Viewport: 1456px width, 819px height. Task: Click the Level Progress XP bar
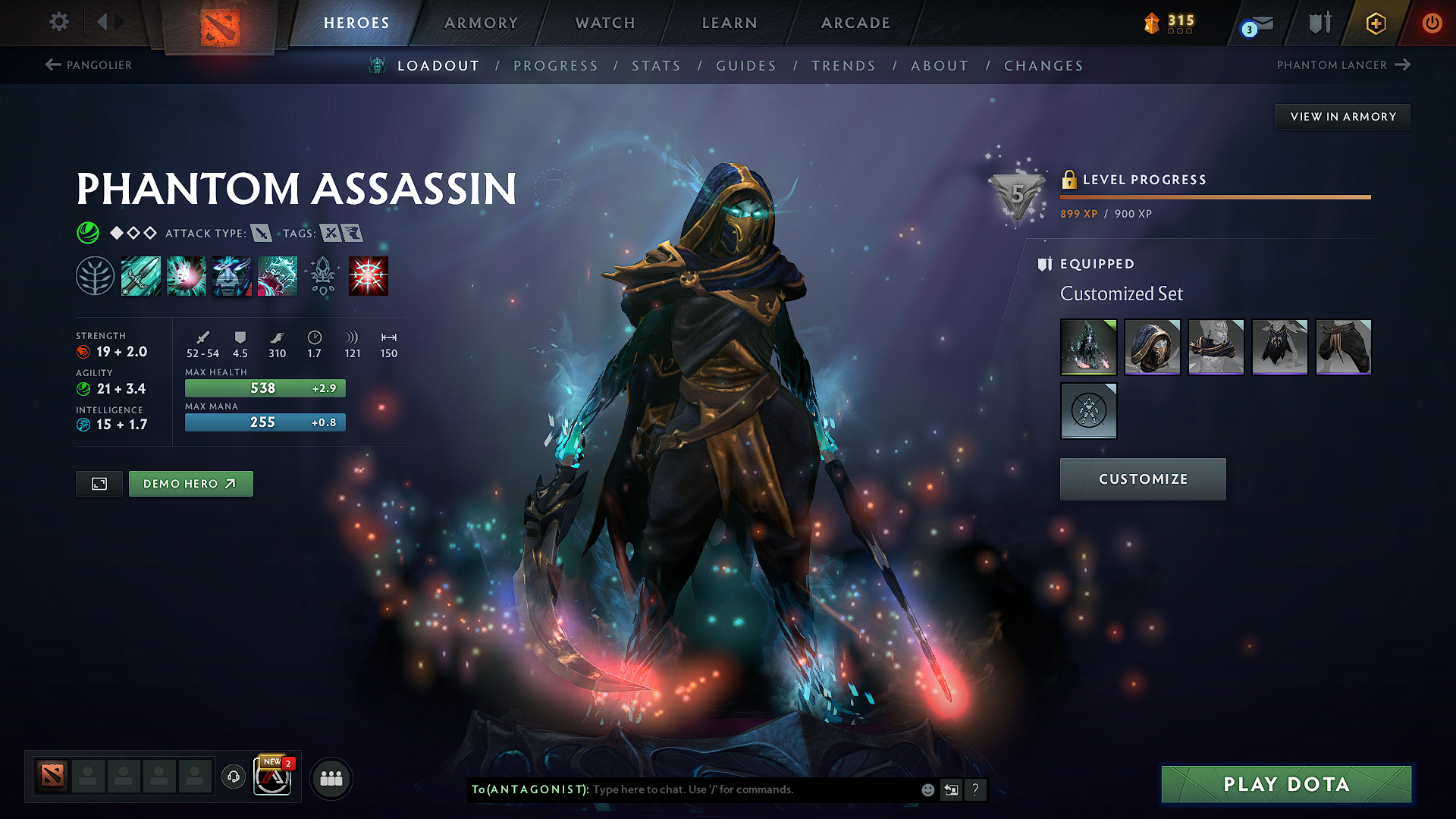point(1213,196)
